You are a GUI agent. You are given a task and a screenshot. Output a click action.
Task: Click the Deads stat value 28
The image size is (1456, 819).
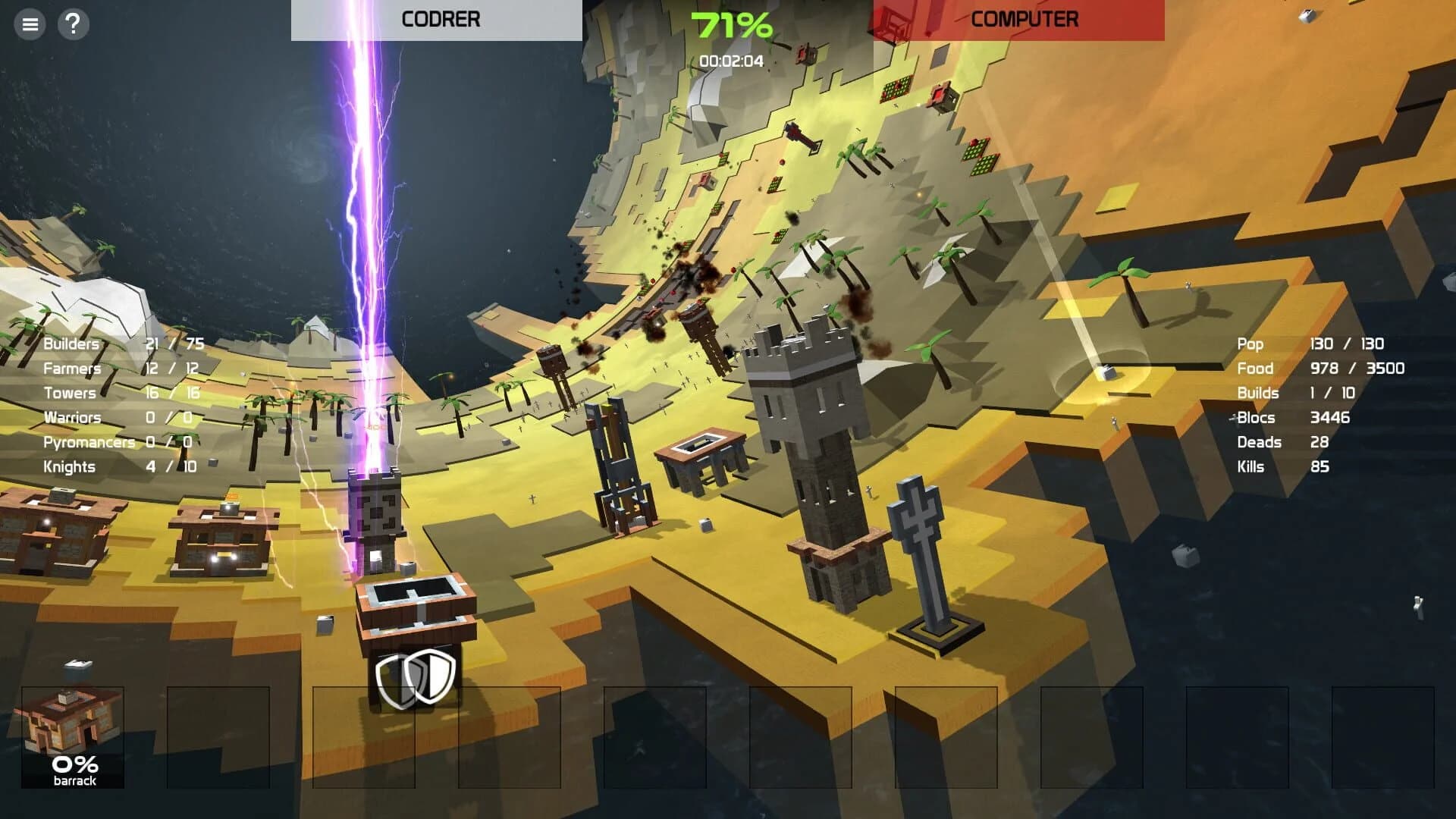1320,442
